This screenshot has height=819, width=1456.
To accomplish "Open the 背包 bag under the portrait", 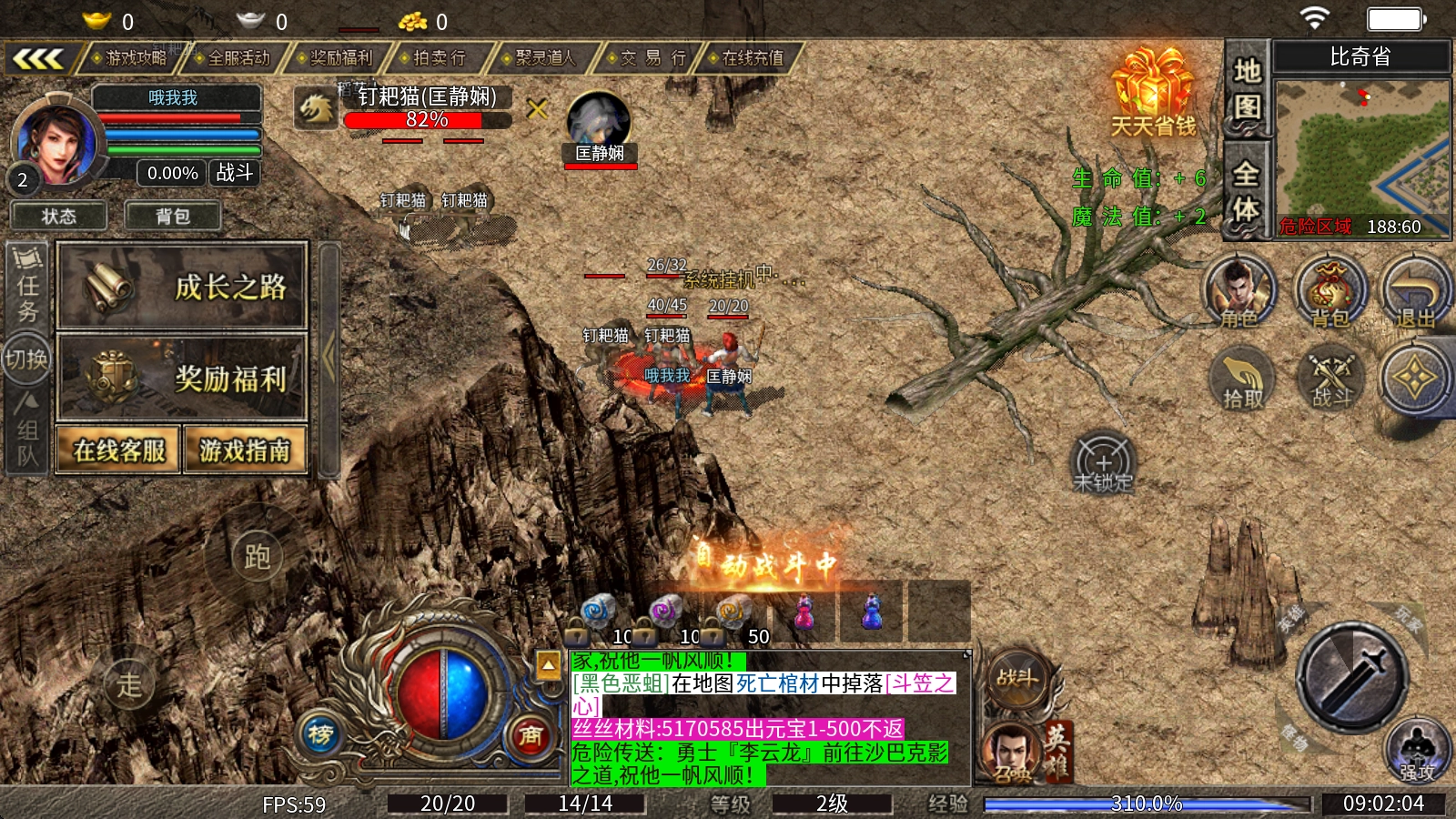I will (173, 217).
